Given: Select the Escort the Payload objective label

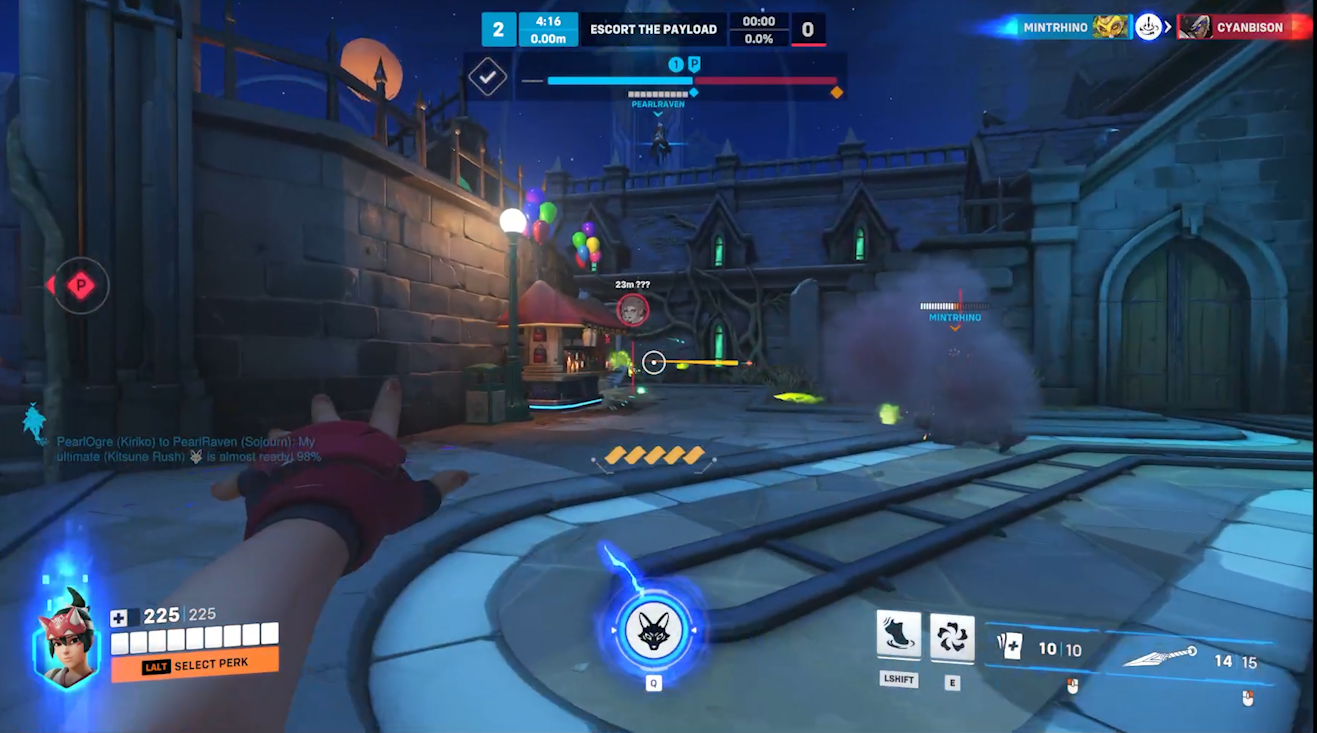Looking at the screenshot, I should [x=653, y=29].
